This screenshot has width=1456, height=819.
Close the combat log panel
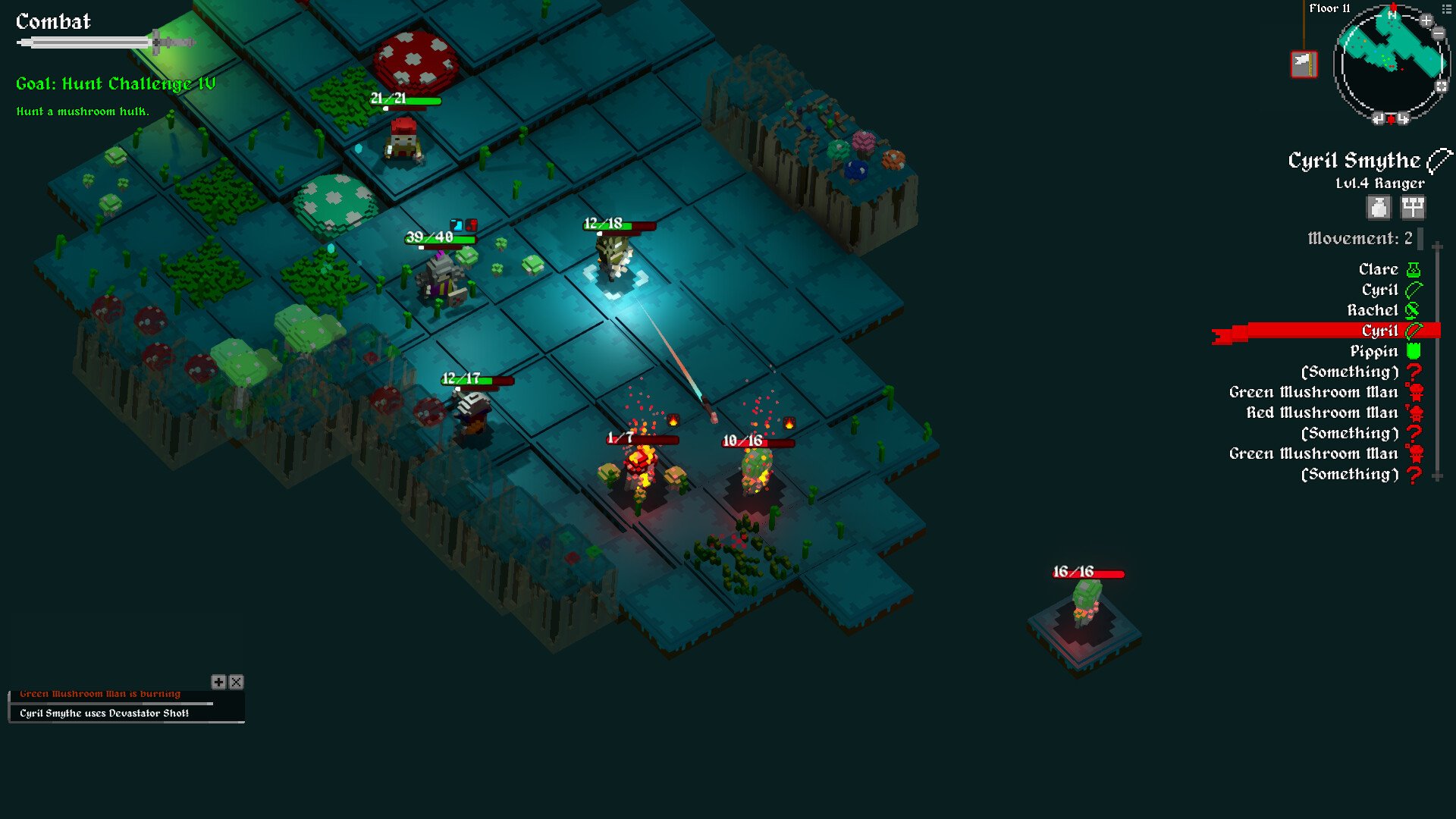tap(237, 682)
